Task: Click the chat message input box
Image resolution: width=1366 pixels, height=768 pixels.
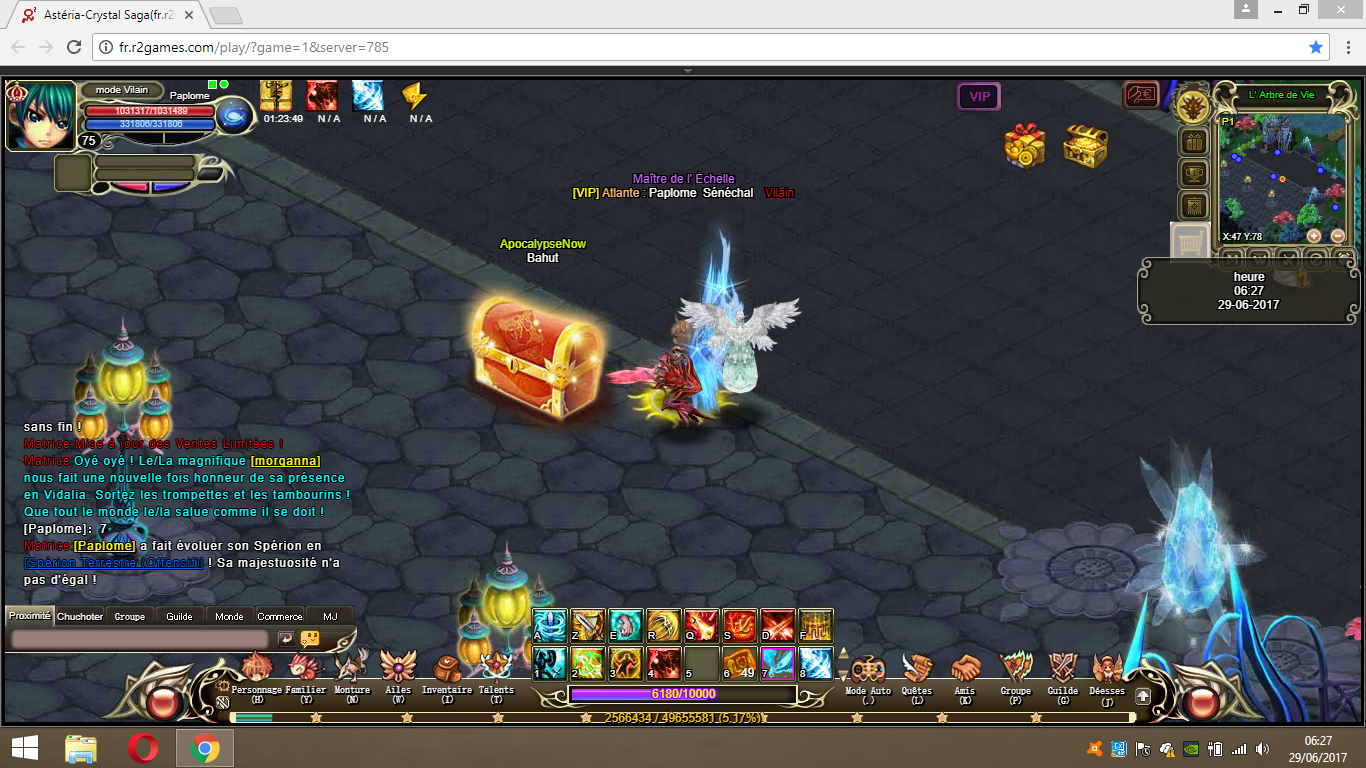Action: pos(140,638)
